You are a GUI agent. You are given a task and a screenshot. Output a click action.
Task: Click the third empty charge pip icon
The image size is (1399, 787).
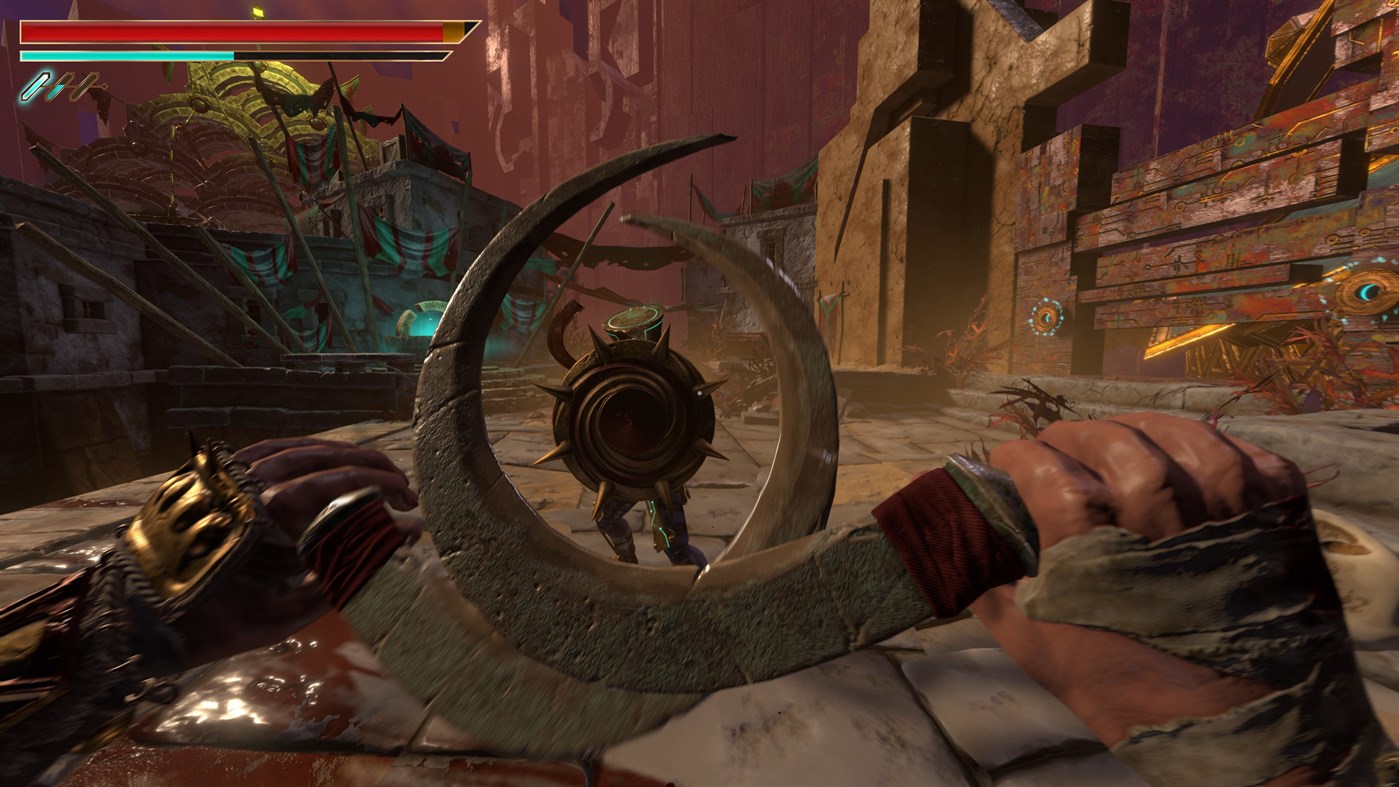click(x=84, y=87)
